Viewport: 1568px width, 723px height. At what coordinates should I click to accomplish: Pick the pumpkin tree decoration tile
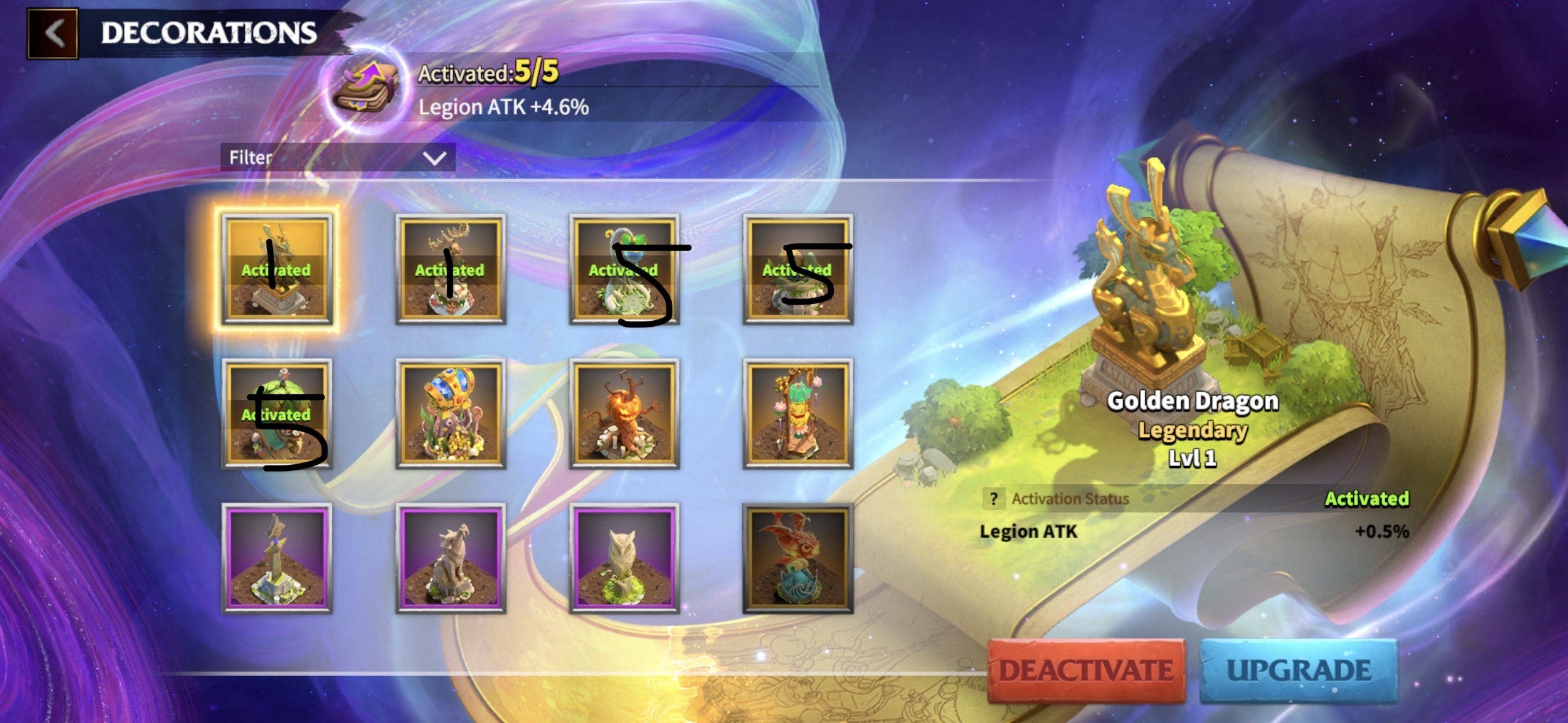624,415
